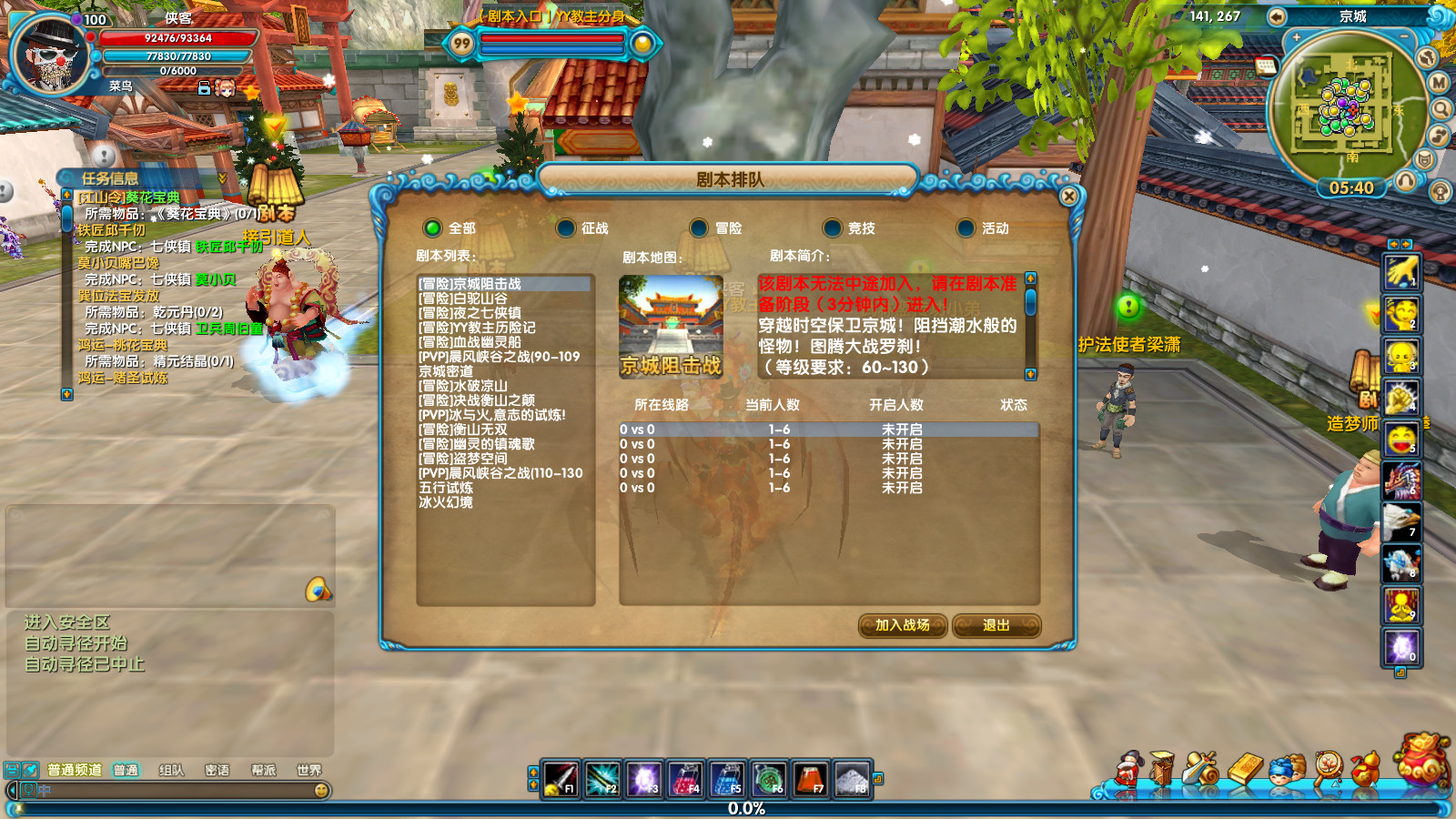Open the big map via the M icon
1456x819 pixels.
pyautogui.click(x=1437, y=82)
